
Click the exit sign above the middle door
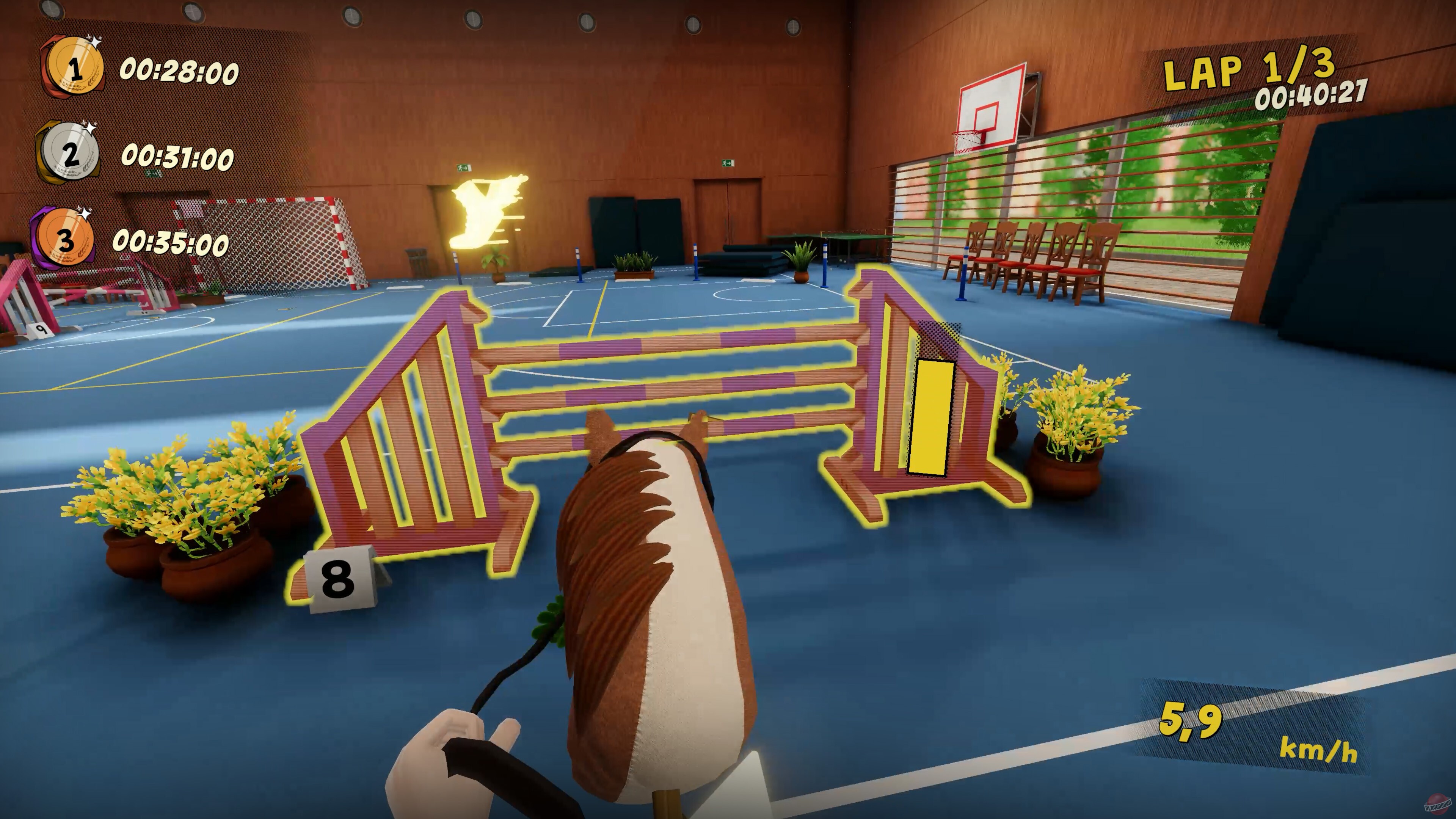pyautogui.click(x=728, y=164)
